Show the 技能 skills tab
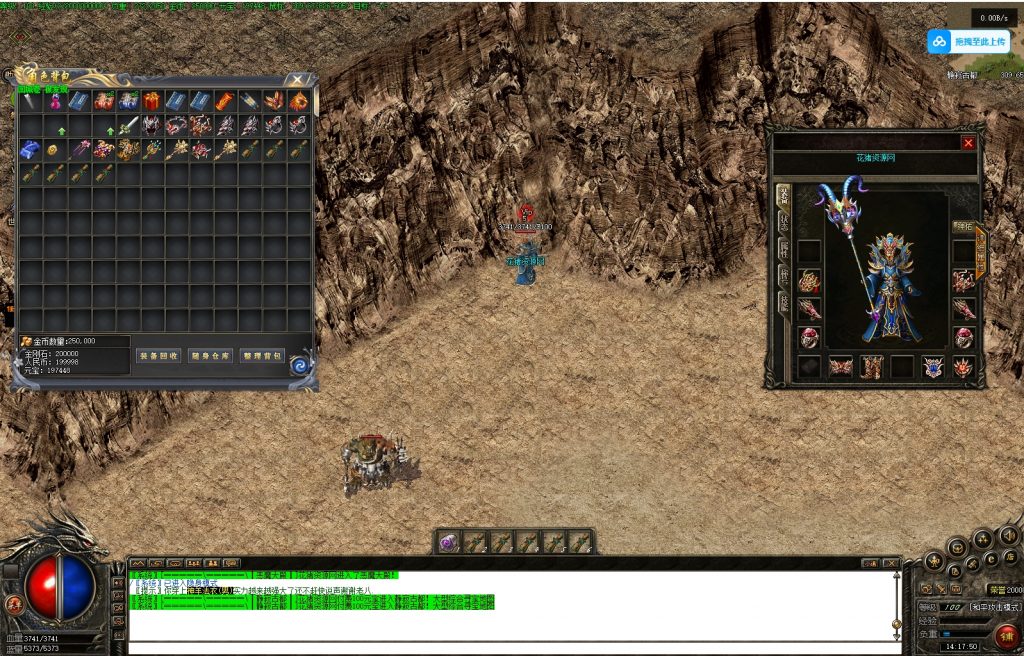 [x=784, y=302]
